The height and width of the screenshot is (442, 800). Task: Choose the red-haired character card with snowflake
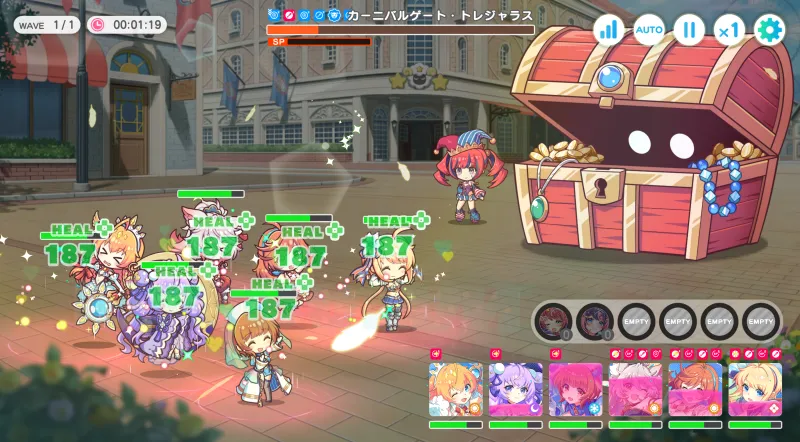(576, 389)
